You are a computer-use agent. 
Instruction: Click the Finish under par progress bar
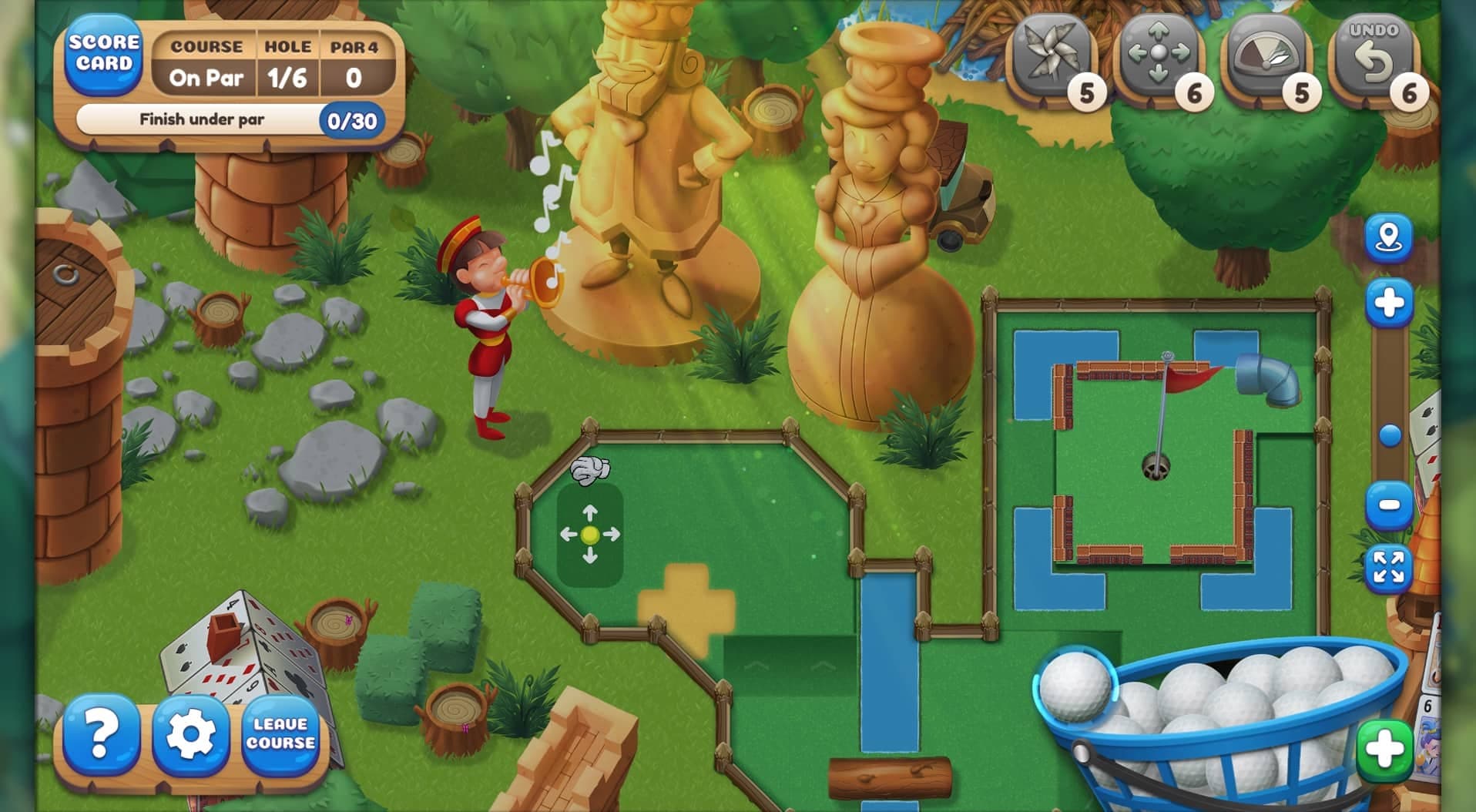click(x=227, y=120)
